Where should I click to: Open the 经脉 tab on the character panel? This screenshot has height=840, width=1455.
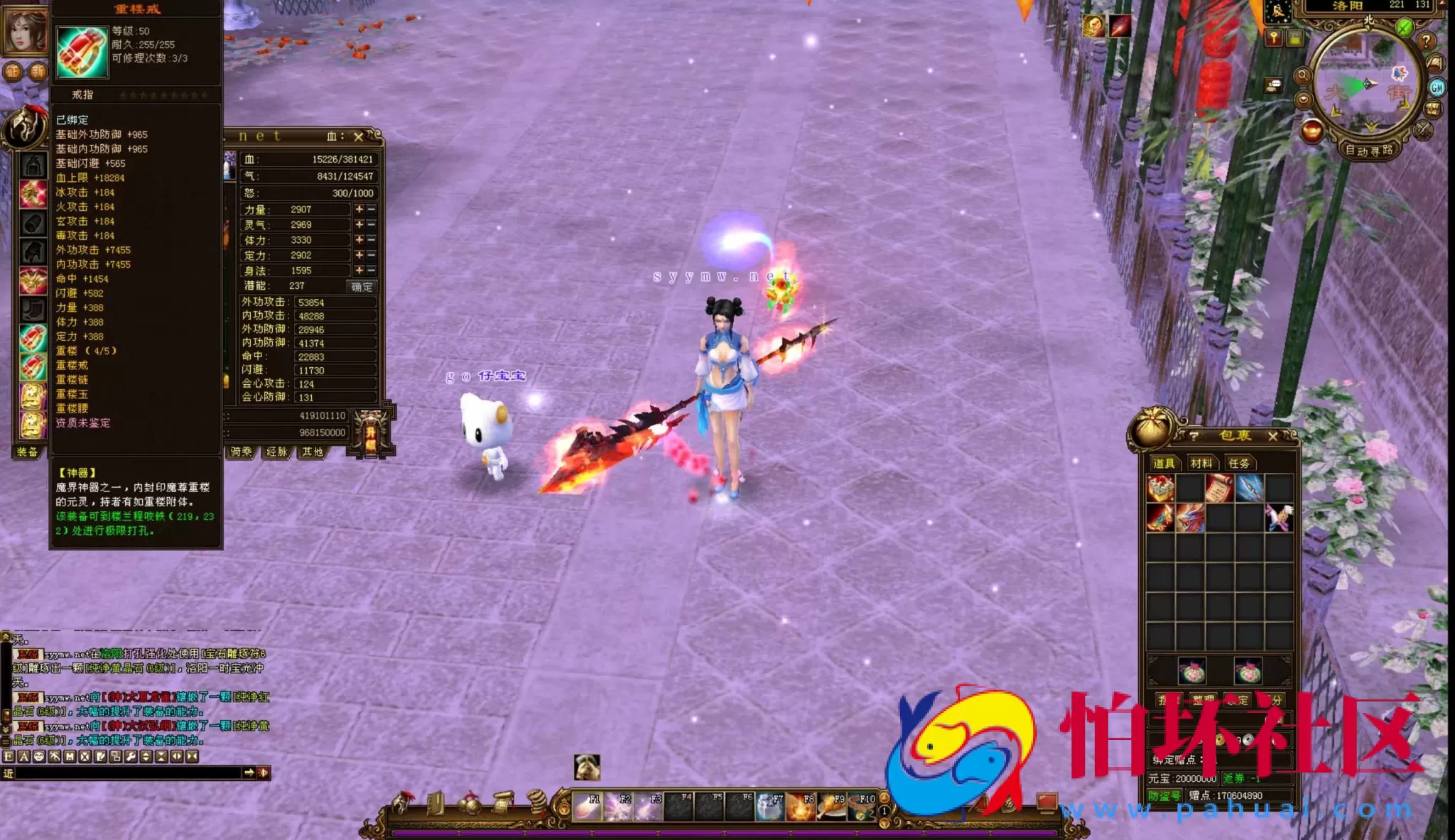click(278, 452)
